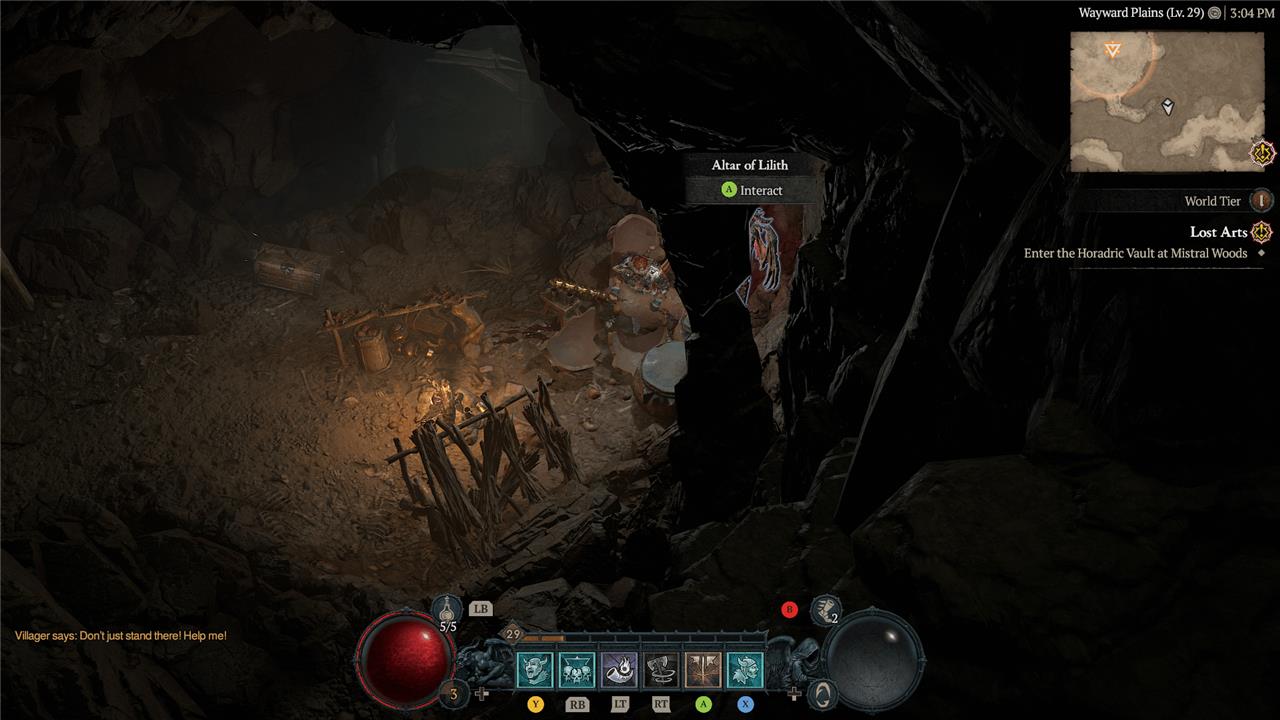Image resolution: width=1280 pixels, height=720 pixels.
Task: Activate the flaming war horn skill
Action: coord(619,670)
